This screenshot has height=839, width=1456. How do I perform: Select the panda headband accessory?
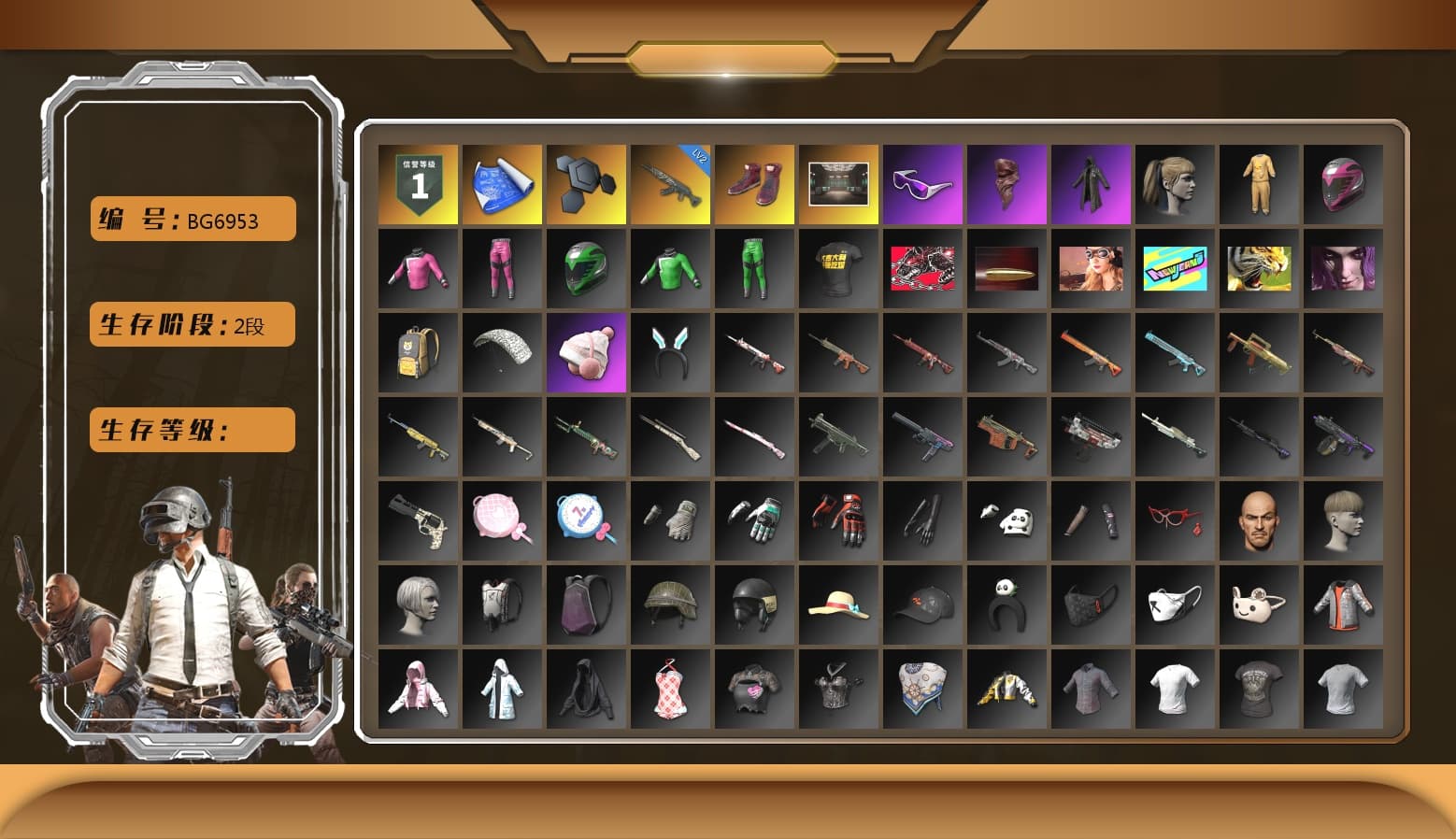pyautogui.click(x=1006, y=604)
